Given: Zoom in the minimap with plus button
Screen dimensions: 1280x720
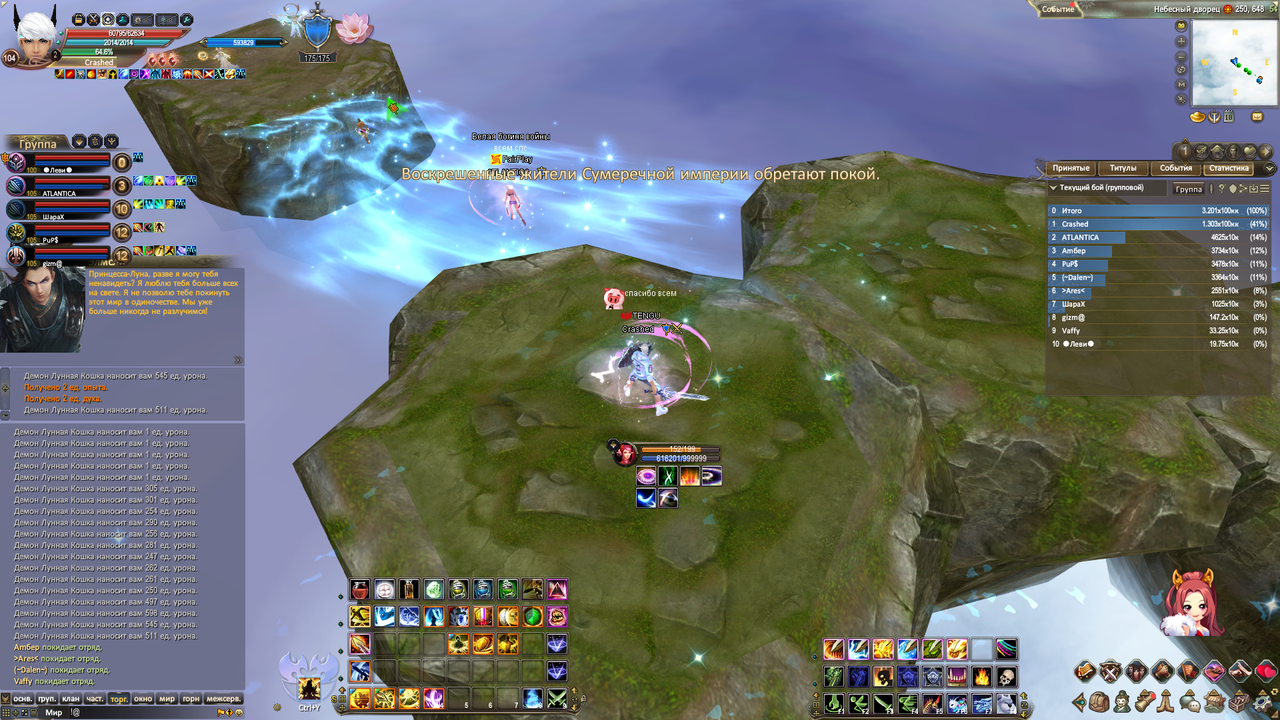Looking at the screenshot, I should (1181, 41).
